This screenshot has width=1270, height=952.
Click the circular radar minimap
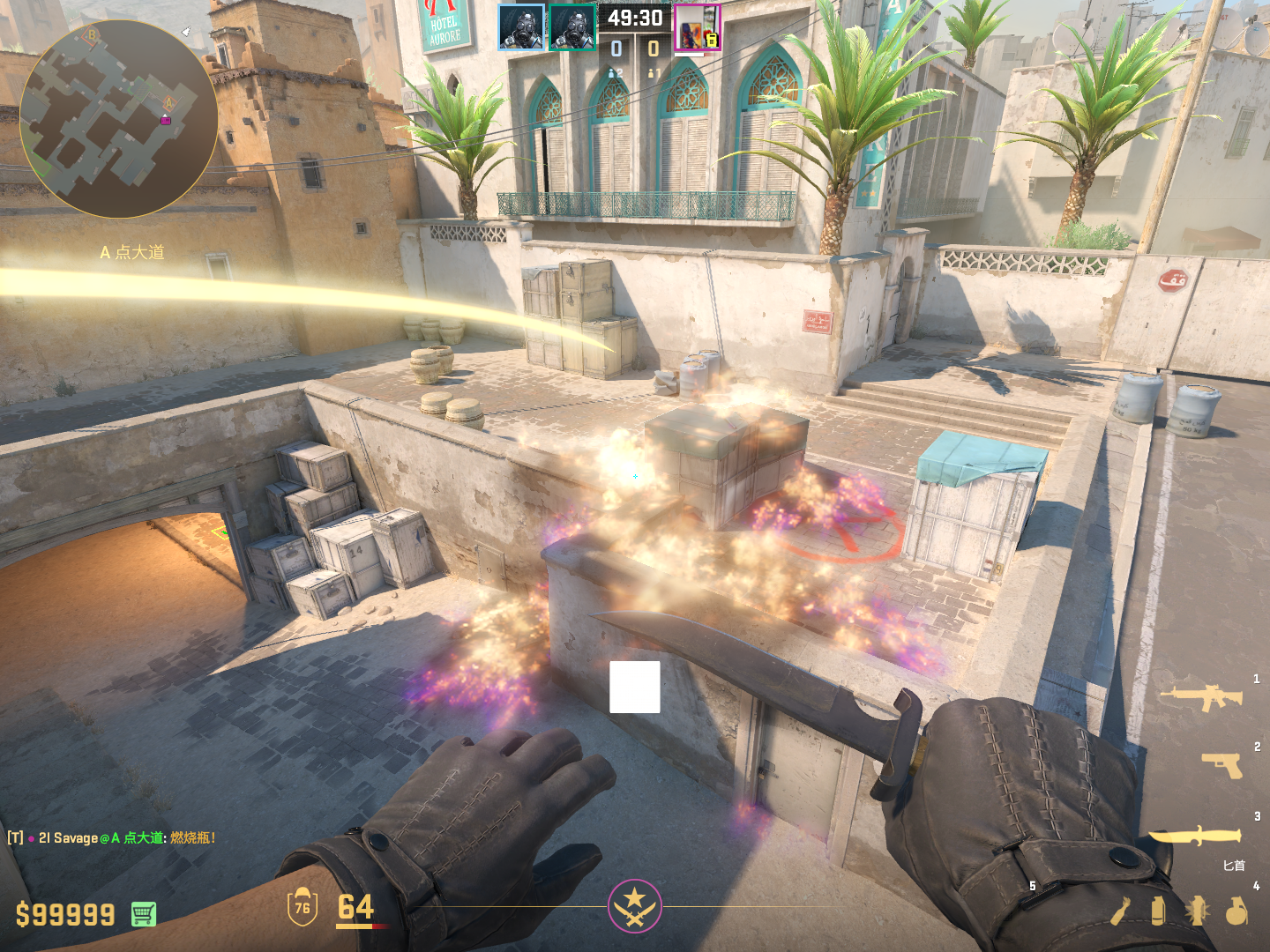[x=118, y=119]
